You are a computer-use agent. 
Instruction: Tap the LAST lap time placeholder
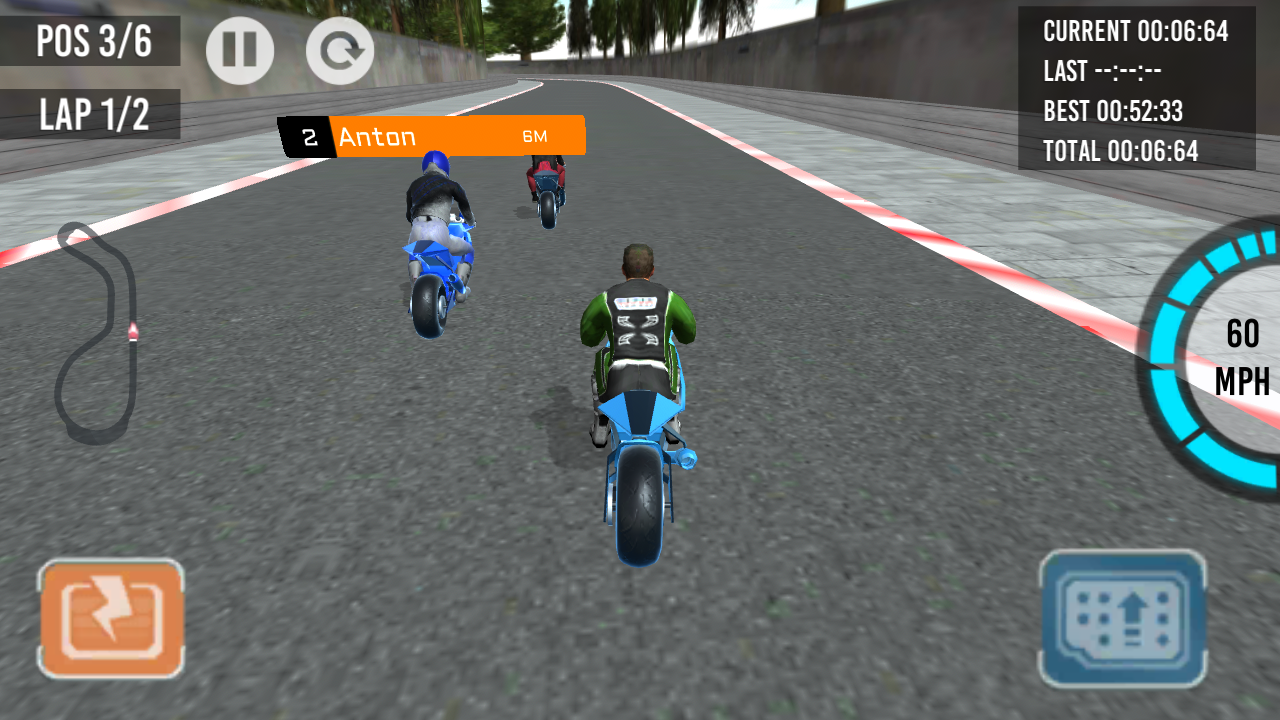(x=1104, y=72)
